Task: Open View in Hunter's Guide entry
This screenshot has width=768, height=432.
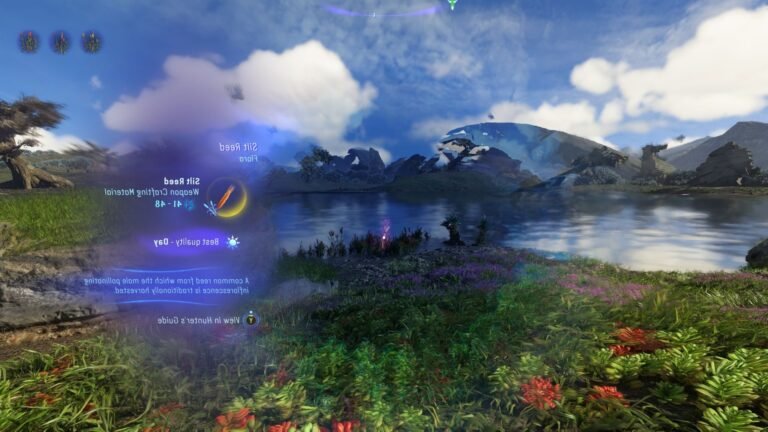Action: [x=206, y=320]
